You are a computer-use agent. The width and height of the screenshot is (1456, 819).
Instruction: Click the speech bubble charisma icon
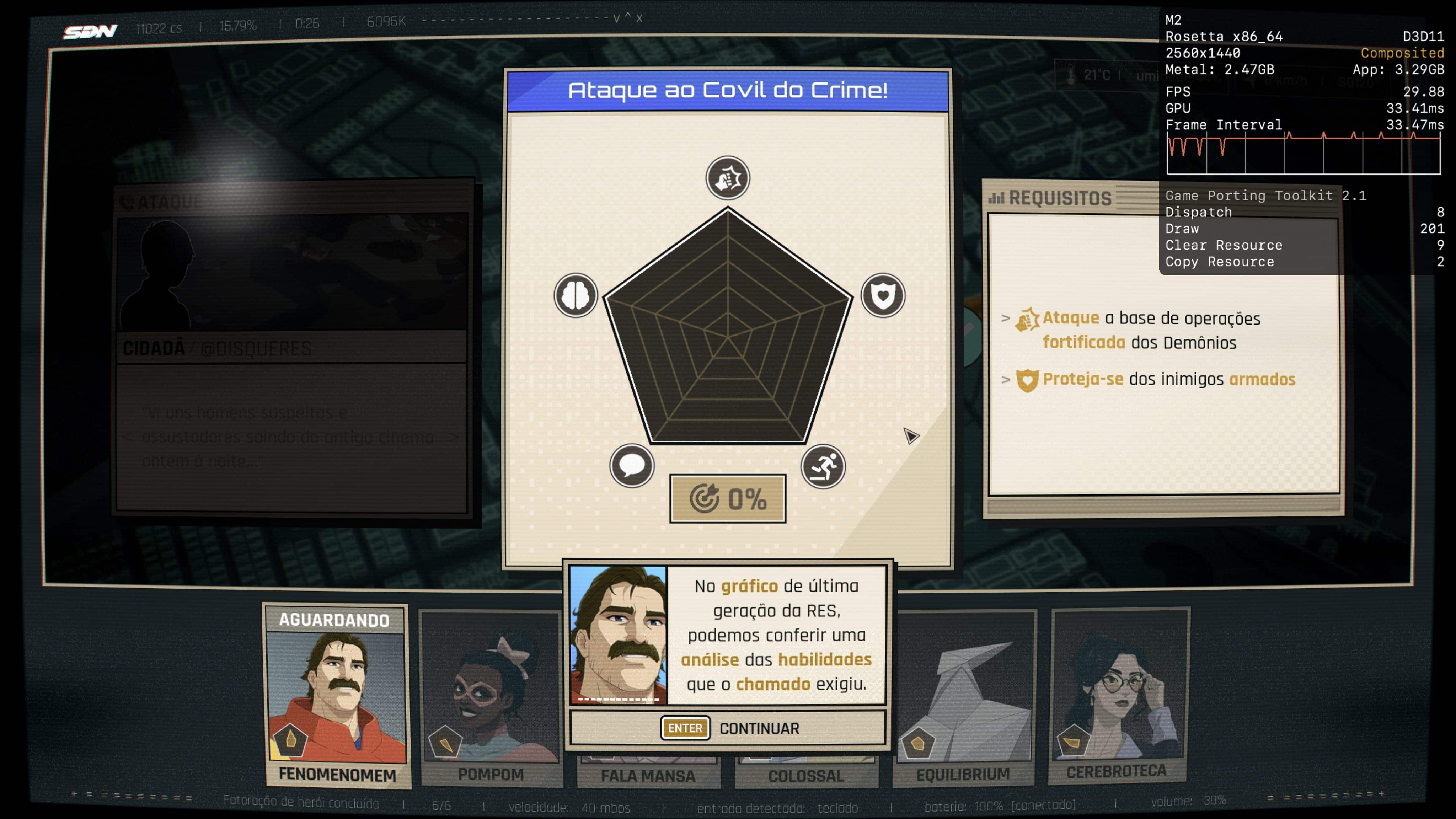pyautogui.click(x=632, y=466)
